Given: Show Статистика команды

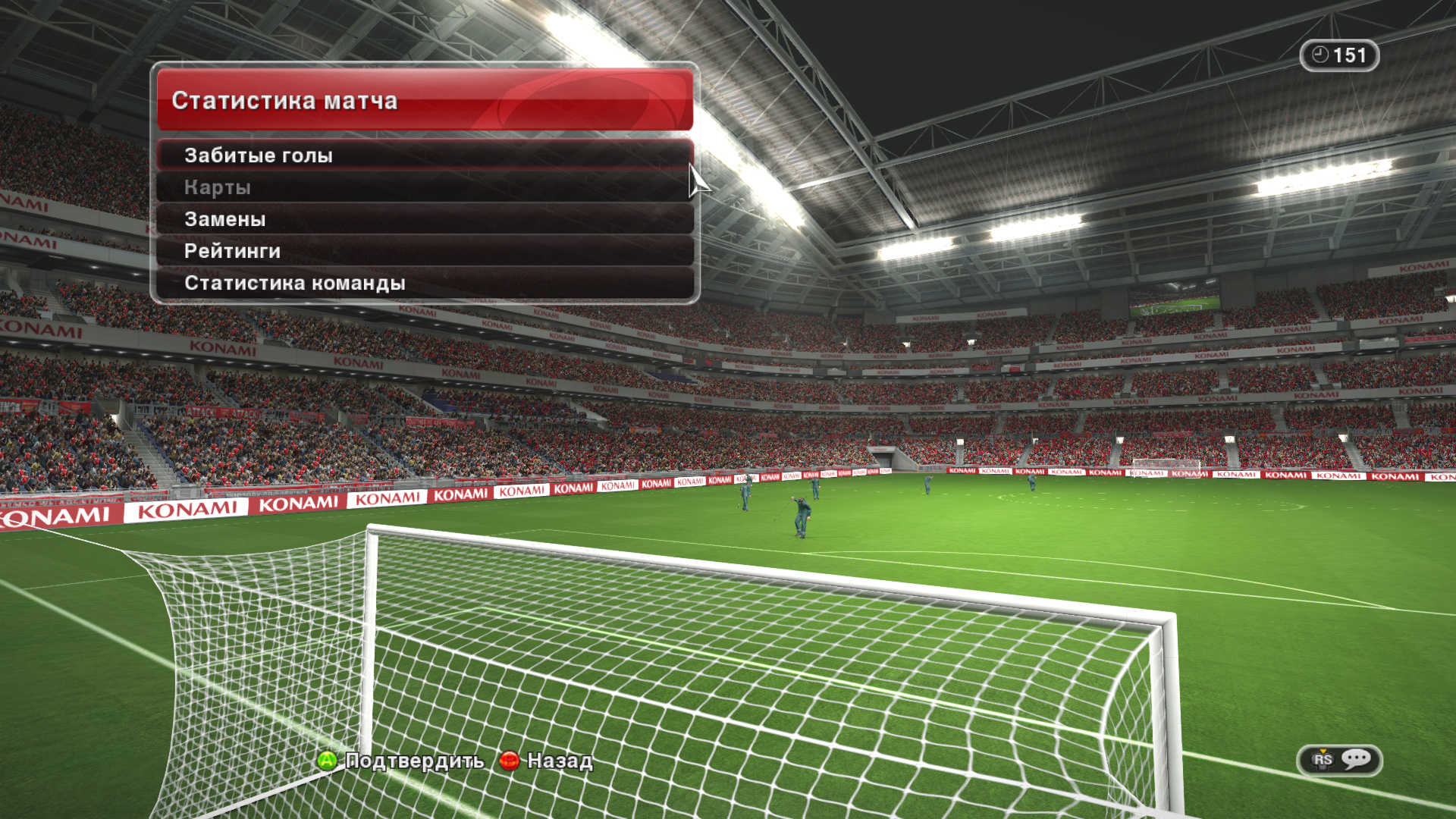Looking at the screenshot, I should tap(425, 283).
